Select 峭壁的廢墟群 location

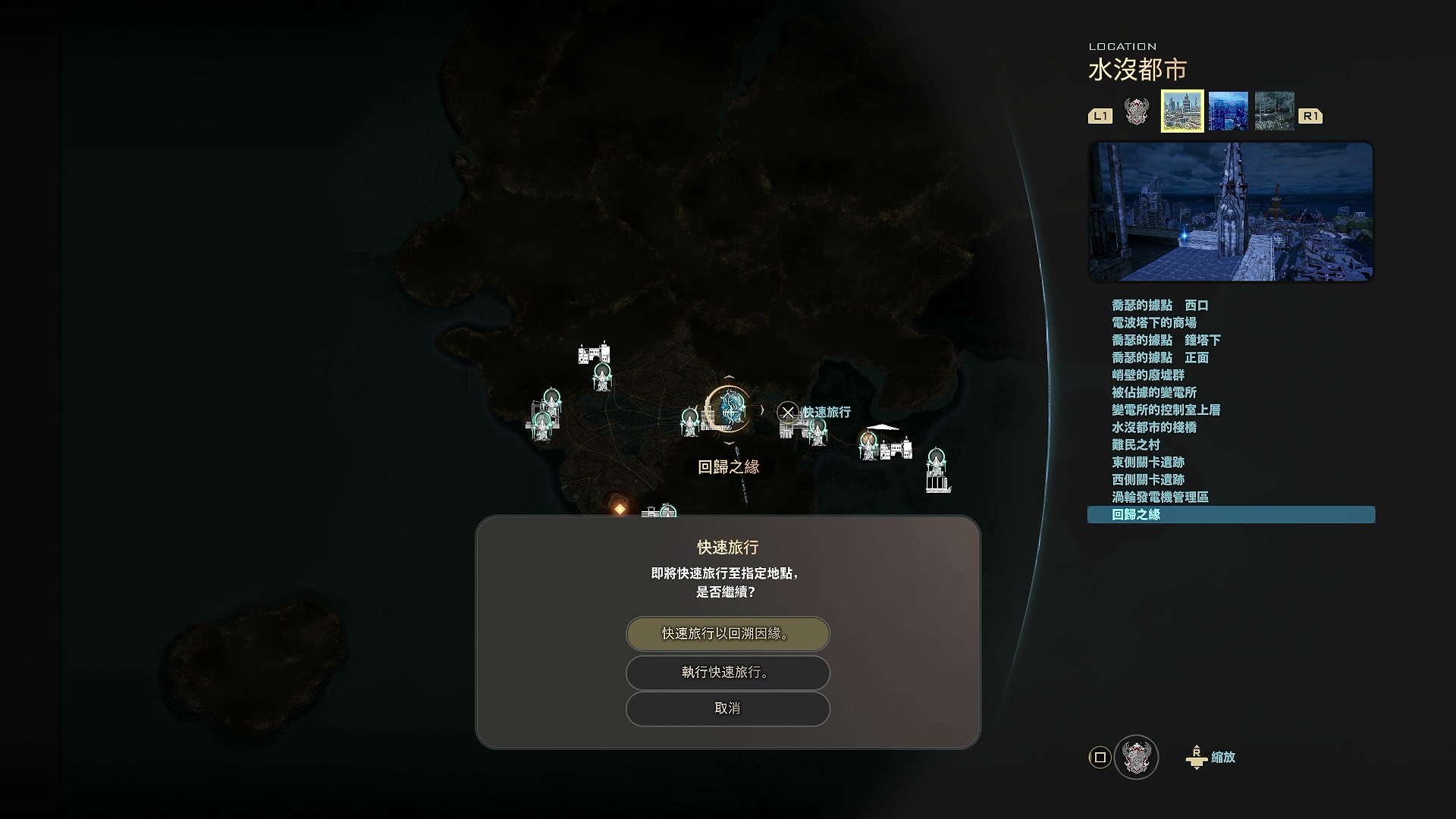tap(1148, 375)
